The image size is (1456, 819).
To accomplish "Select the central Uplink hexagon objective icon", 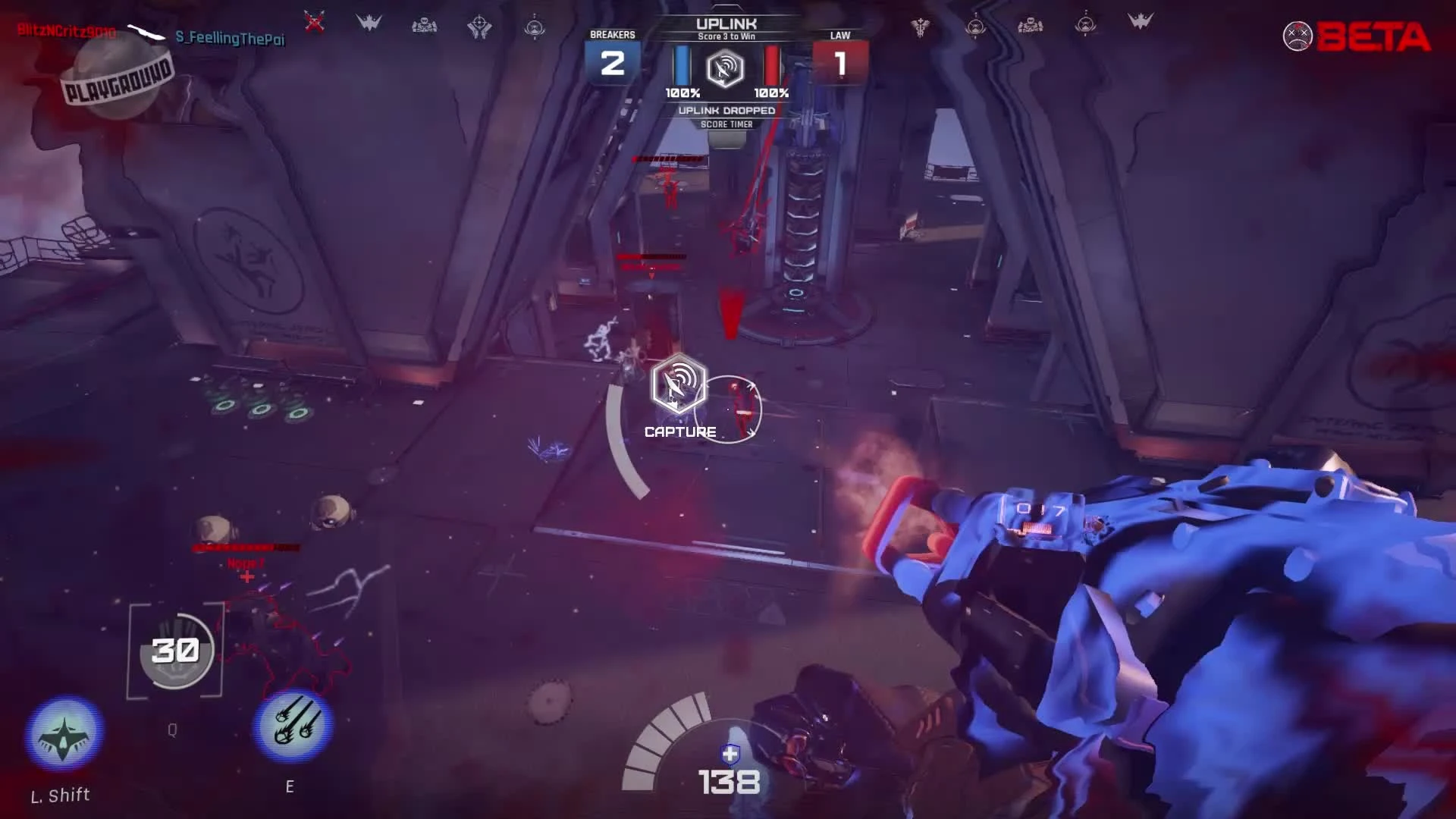I will click(727, 71).
